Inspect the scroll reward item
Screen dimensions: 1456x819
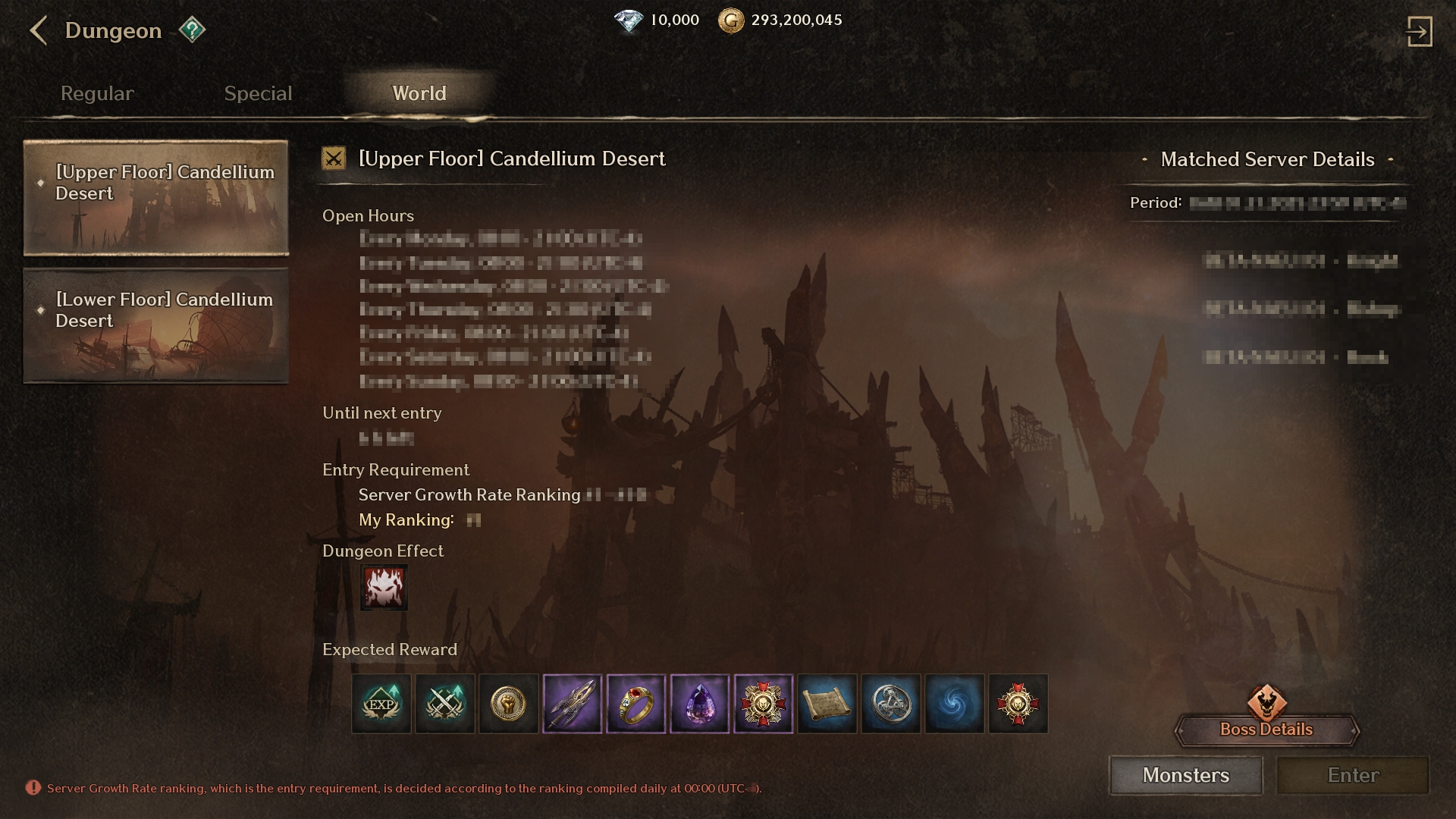(827, 704)
